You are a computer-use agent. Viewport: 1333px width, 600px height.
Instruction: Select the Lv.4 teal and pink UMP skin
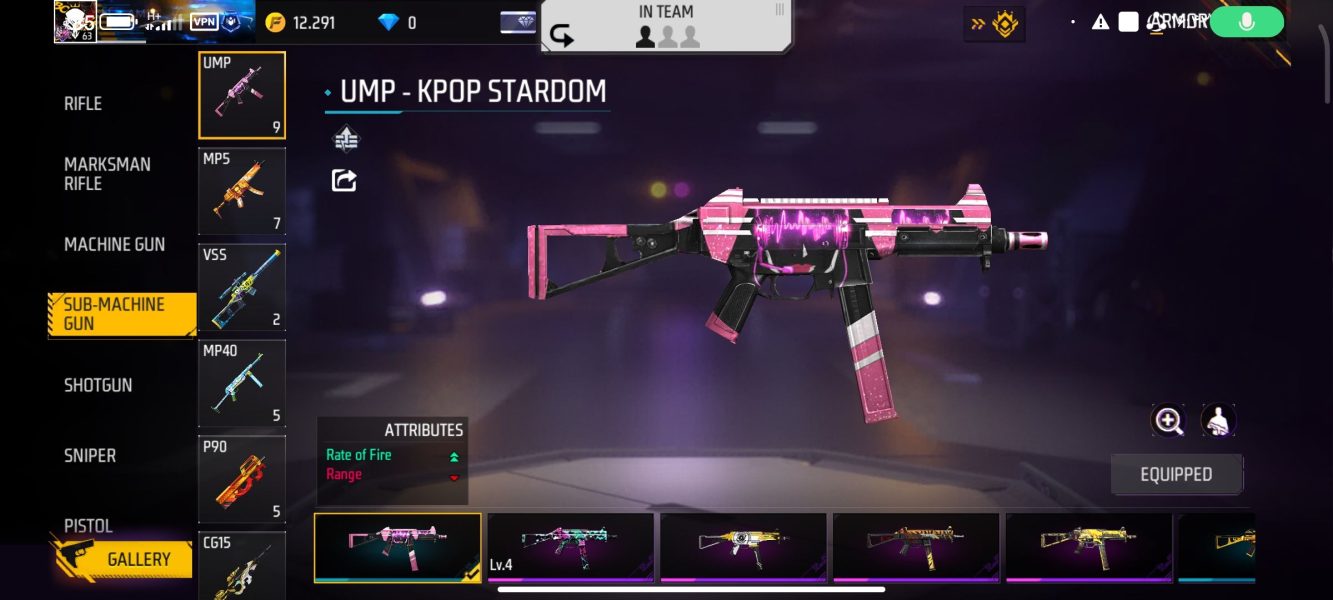point(570,547)
